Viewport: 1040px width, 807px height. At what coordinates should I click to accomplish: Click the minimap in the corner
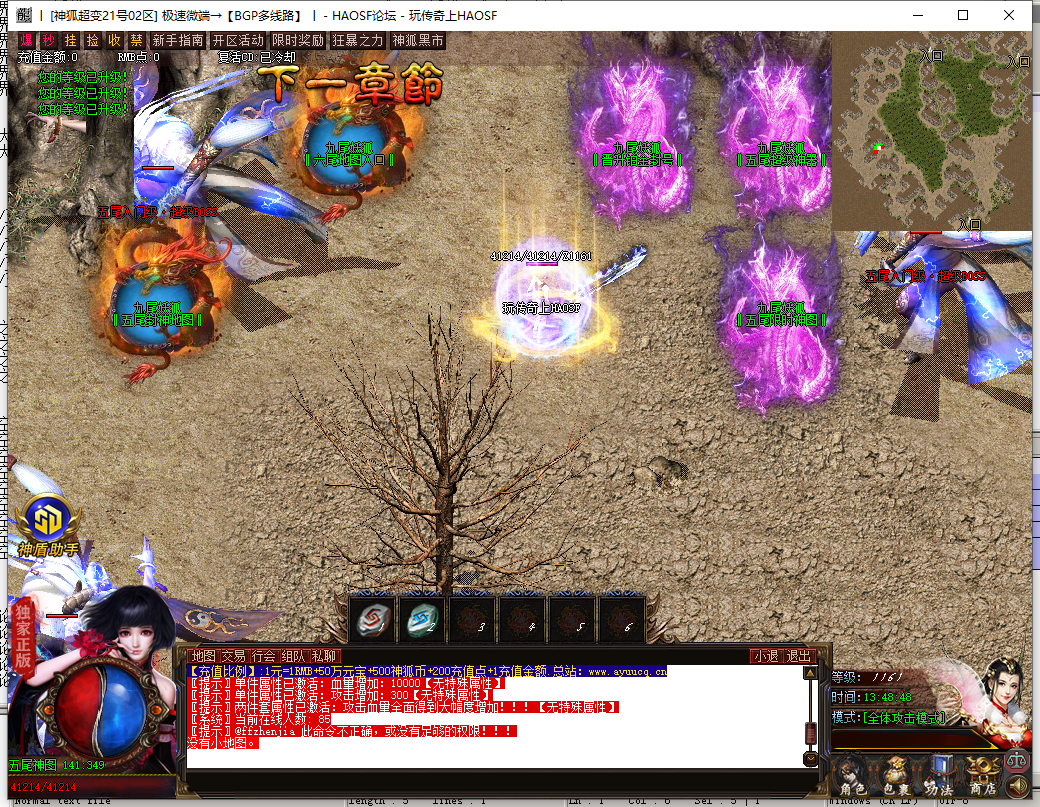tap(931, 130)
